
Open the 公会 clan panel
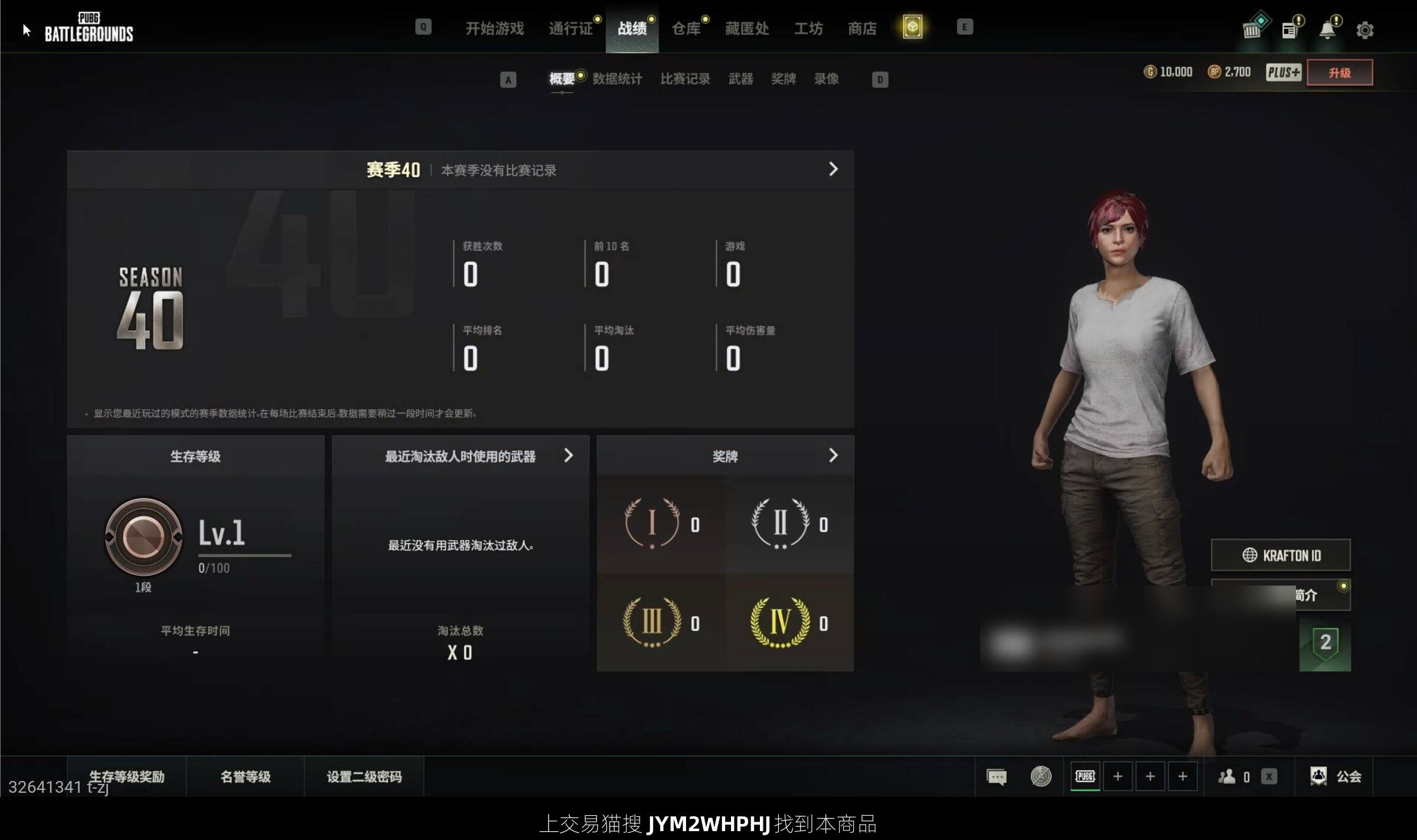pyautogui.click(x=1337, y=776)
